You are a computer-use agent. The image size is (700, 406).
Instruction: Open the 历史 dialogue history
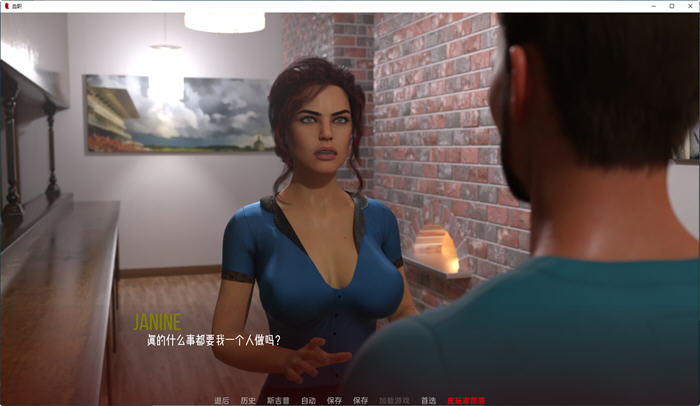[248, 400]
